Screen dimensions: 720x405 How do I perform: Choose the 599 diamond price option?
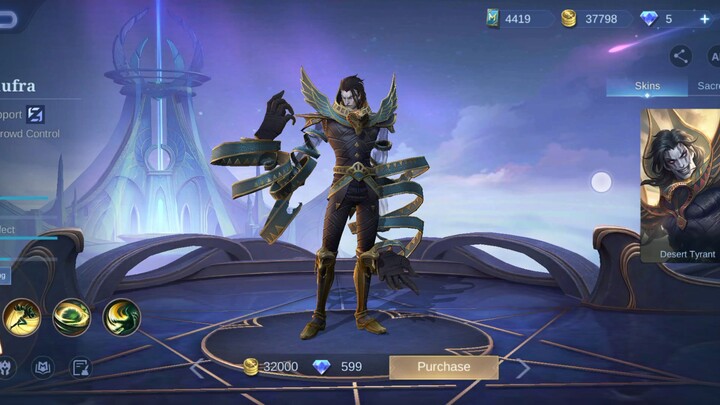click(x=337, y=367)
